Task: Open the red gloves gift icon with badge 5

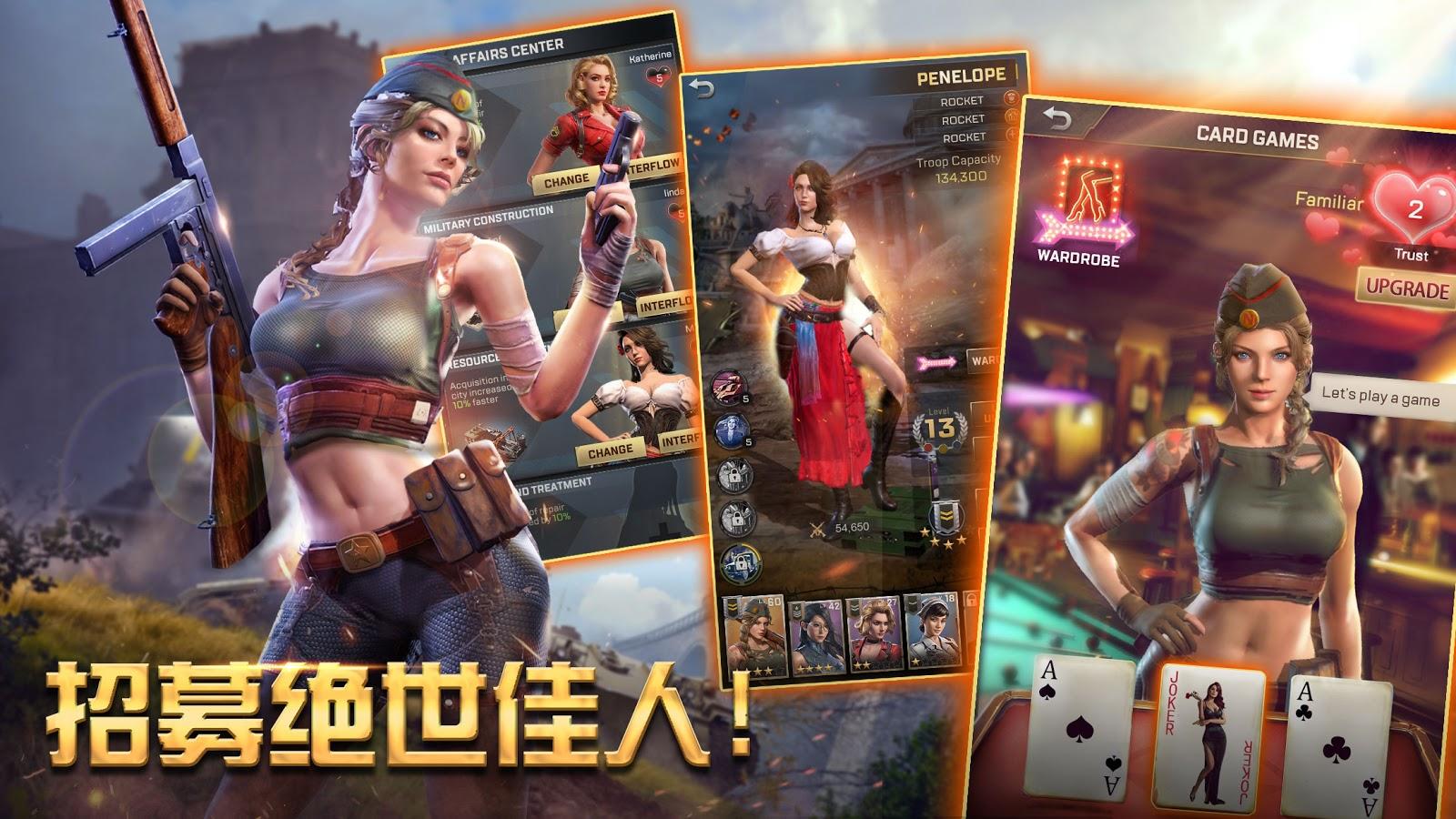Action: coord(729,385)
